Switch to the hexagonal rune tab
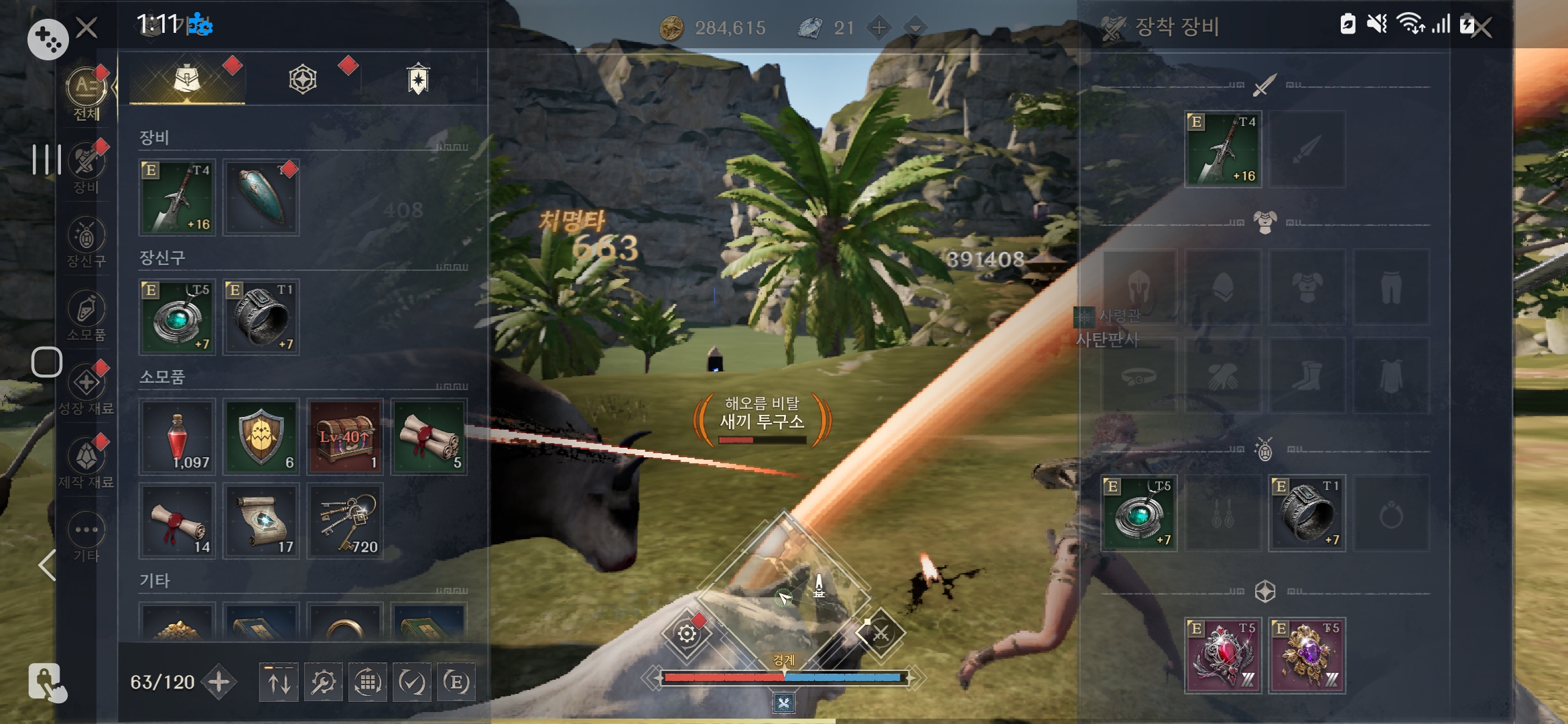The image size is (1568, 724). [x=303, y=79]
